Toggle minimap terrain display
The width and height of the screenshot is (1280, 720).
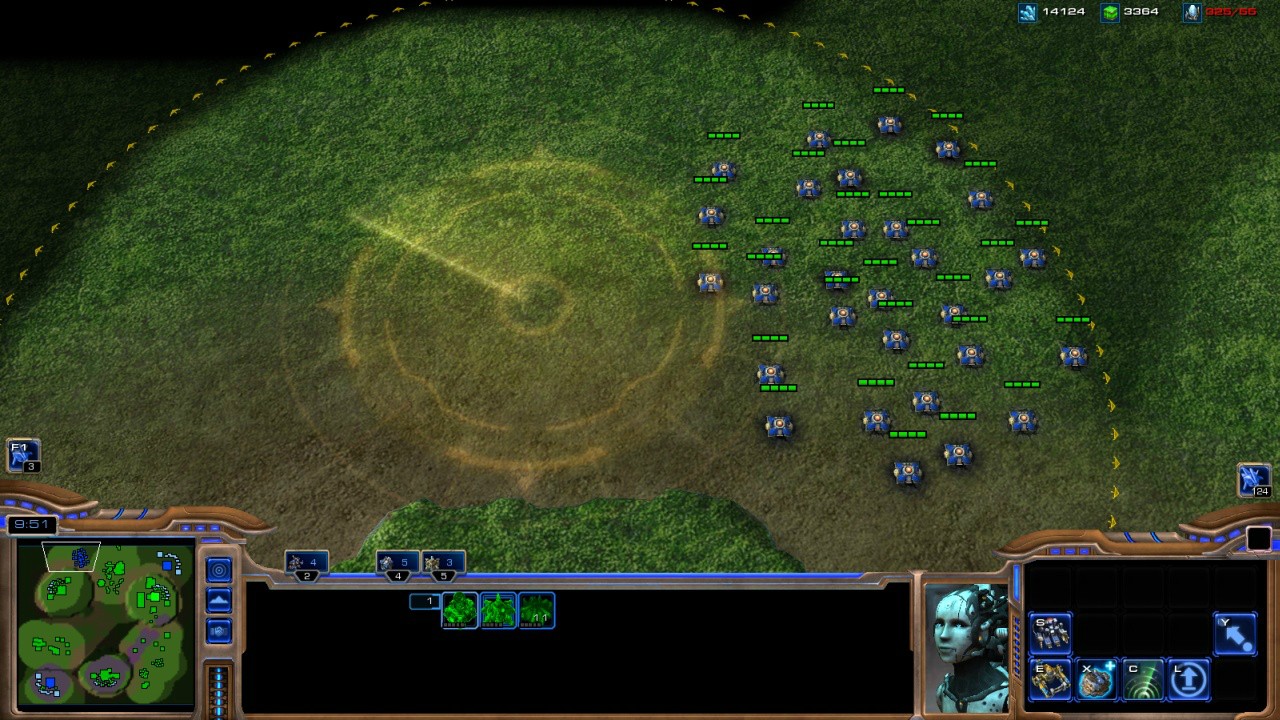coord(219,600)
